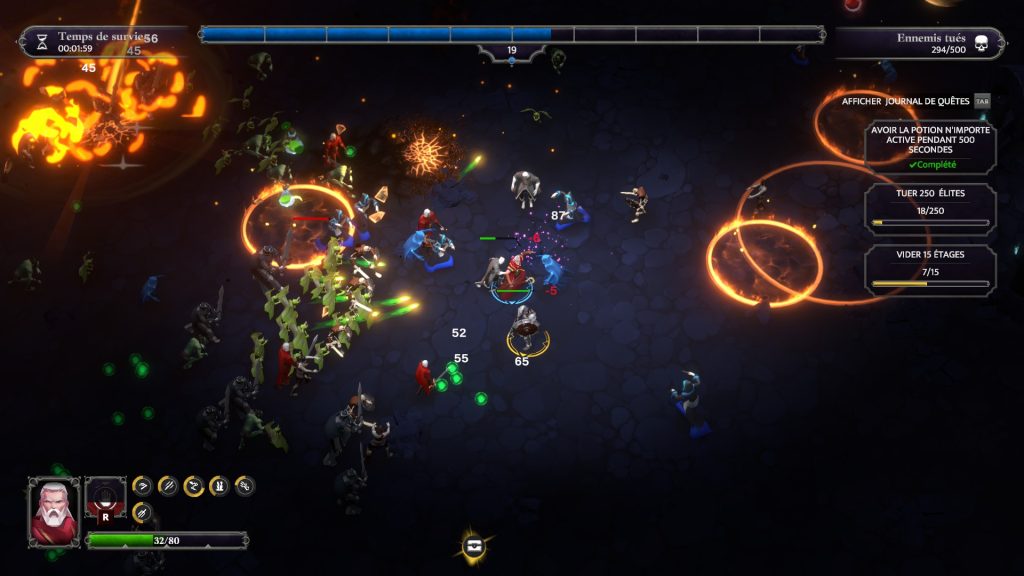This screenshot has height=576, width=1024.
Task: Select the triple arrow skill icon
Action: click(142, 512)
